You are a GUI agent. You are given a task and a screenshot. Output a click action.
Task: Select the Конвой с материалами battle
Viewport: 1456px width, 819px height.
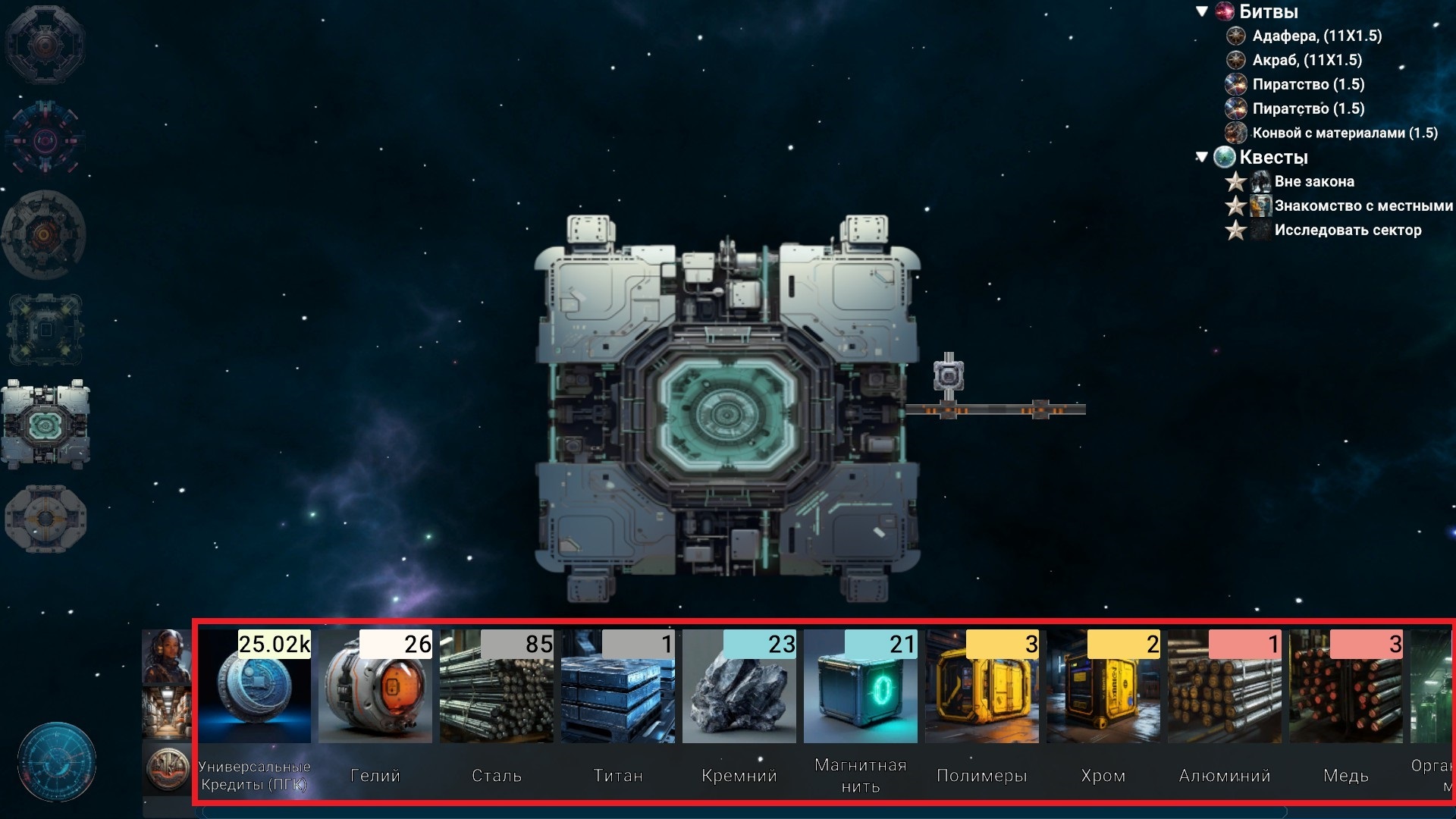pos(1344,133)
